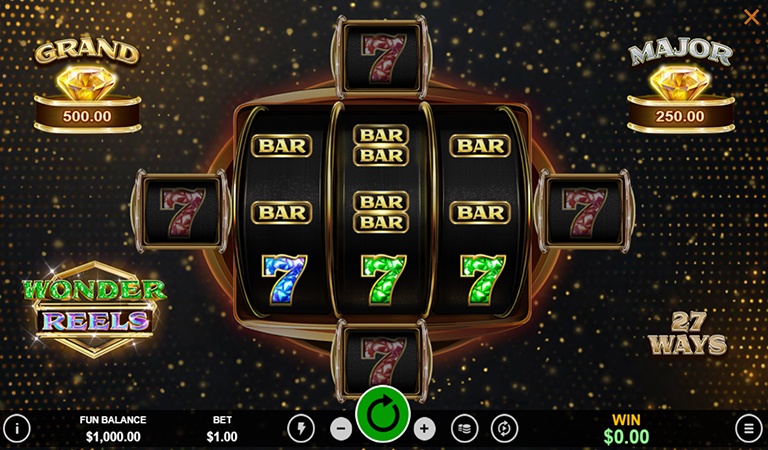This screenshot has height=450, width=768.
Task: Activate the autoplay circular arrows button
Action: point(505,429)
